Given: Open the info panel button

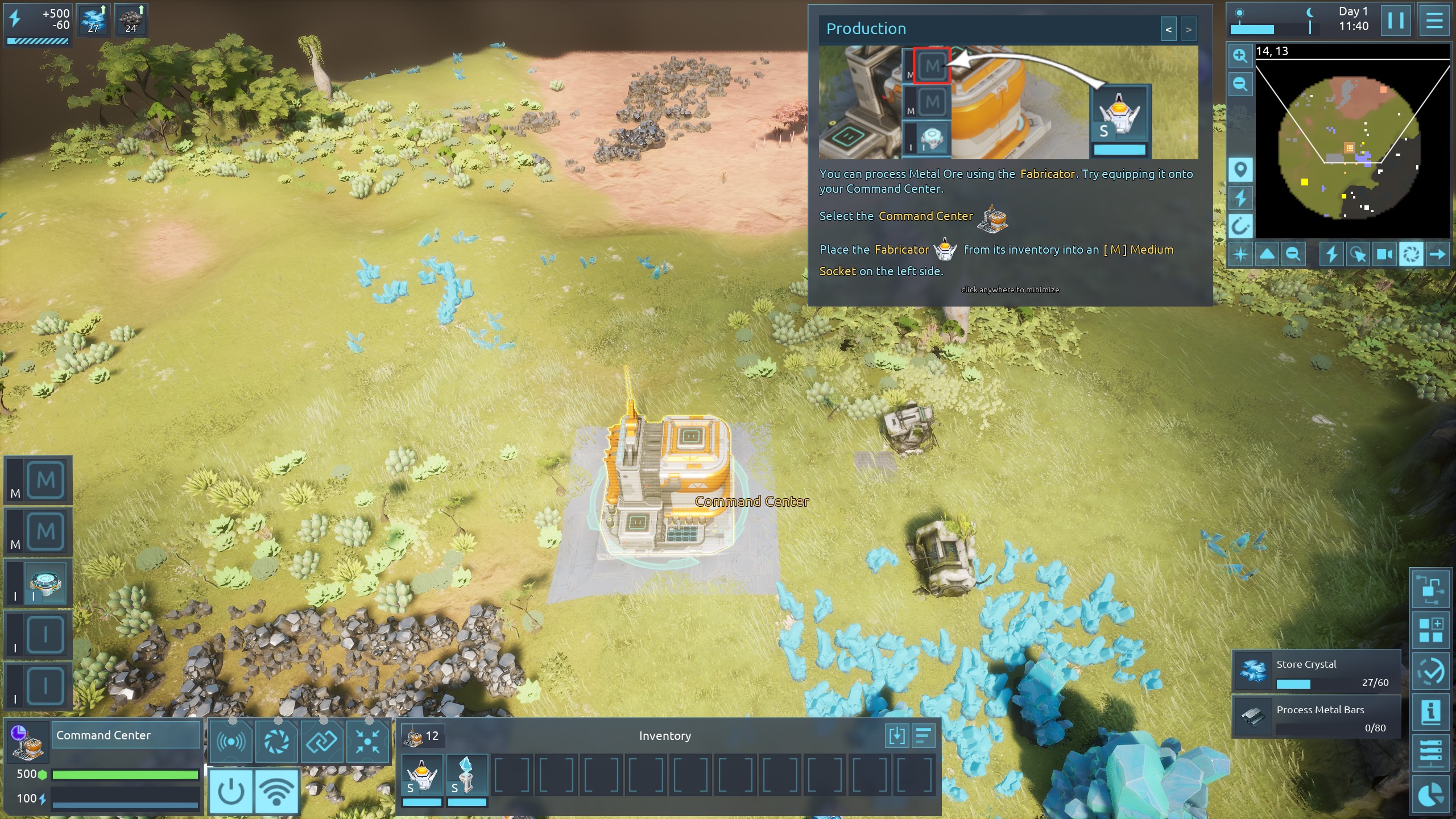Looking at the screenshot, I should (1431, 712).
